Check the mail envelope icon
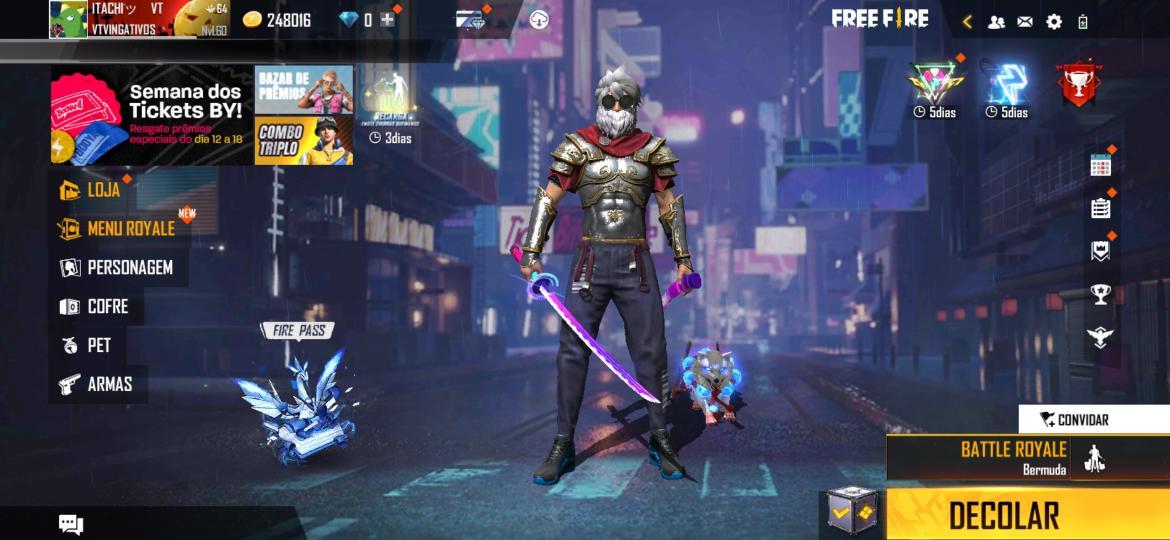 tap(1025, 21)
